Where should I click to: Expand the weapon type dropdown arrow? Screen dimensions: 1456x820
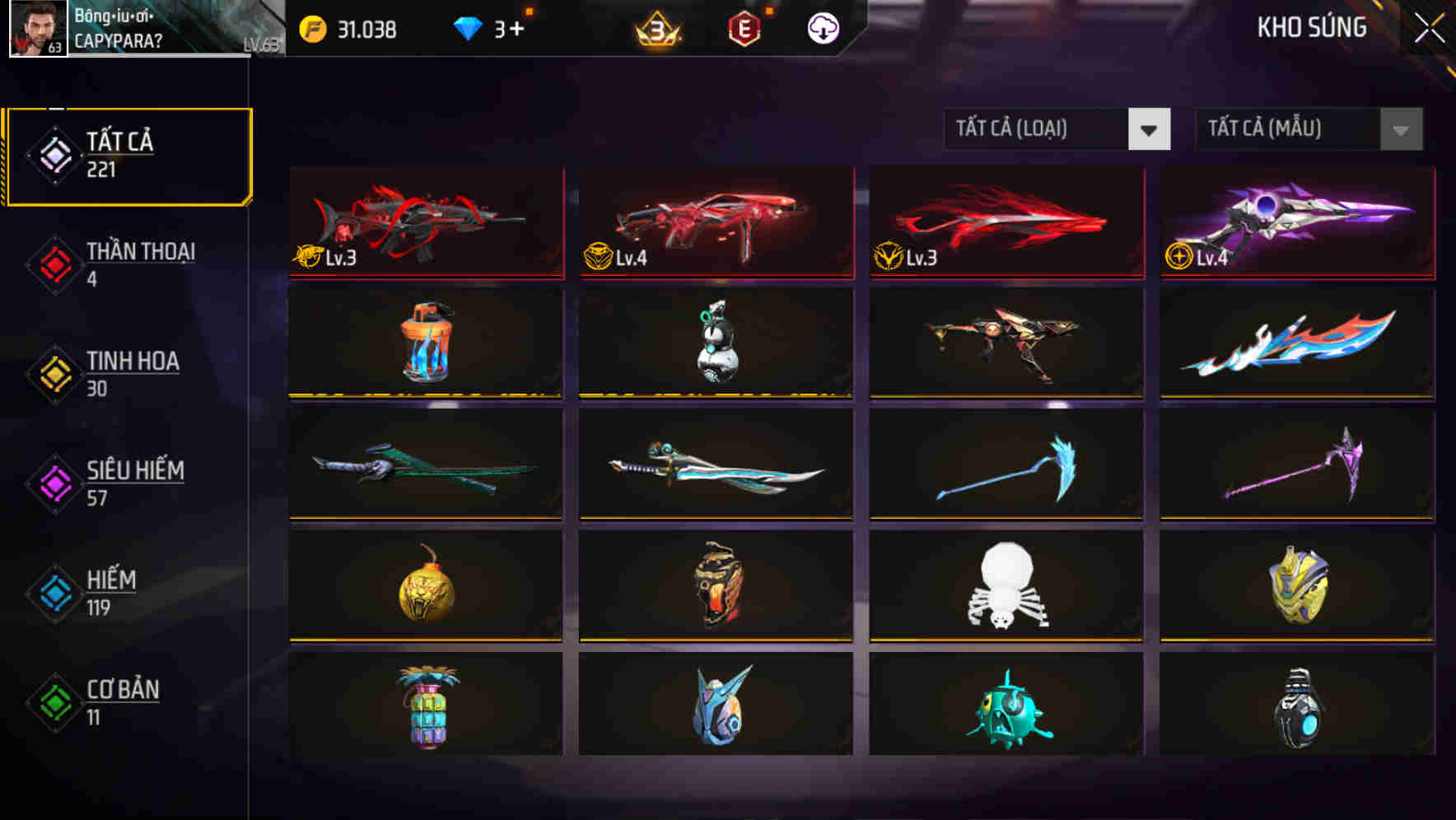(1150, 130)
